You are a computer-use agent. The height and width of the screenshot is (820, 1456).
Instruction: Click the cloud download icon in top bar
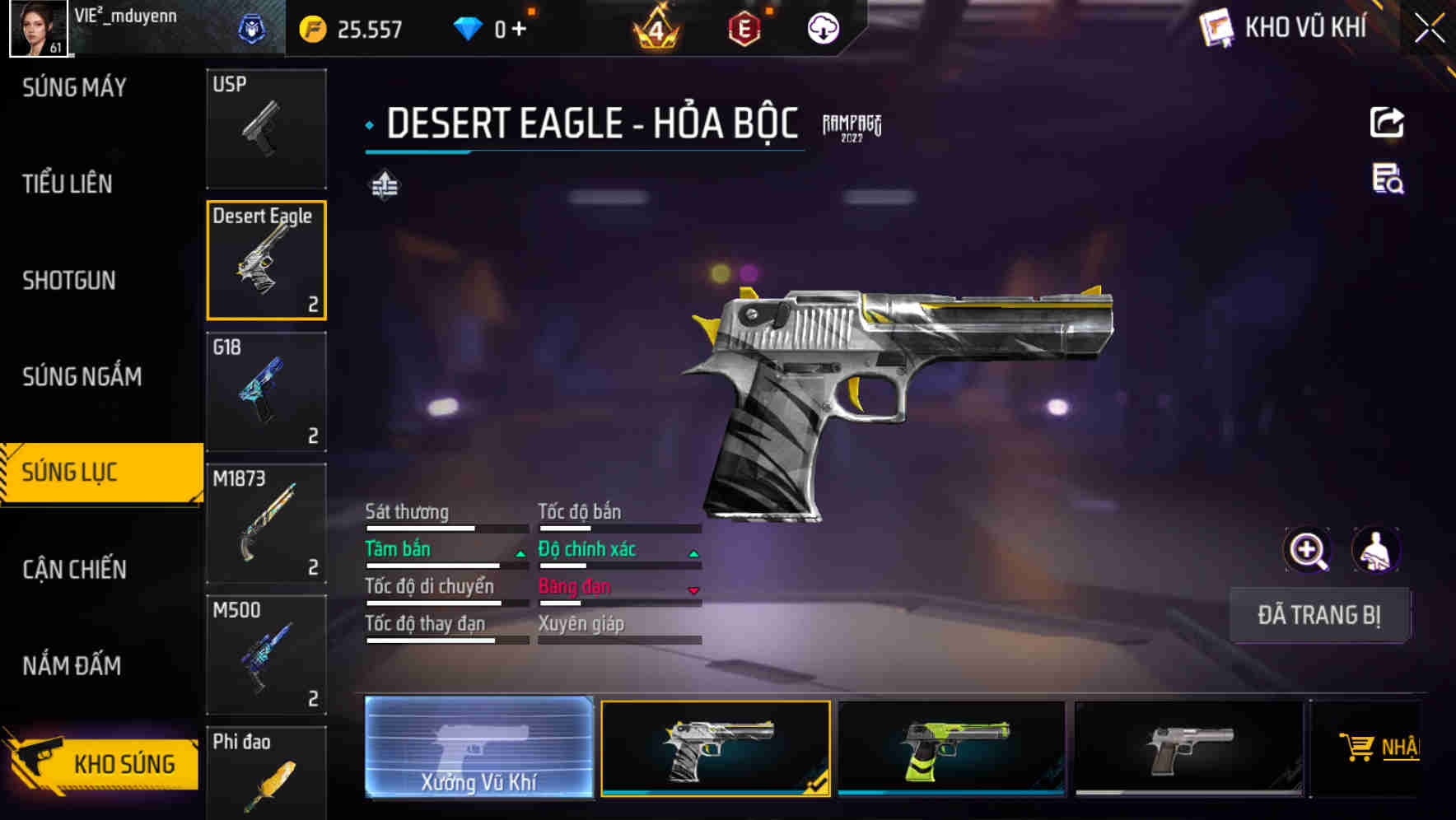click(x=822, y=27)
